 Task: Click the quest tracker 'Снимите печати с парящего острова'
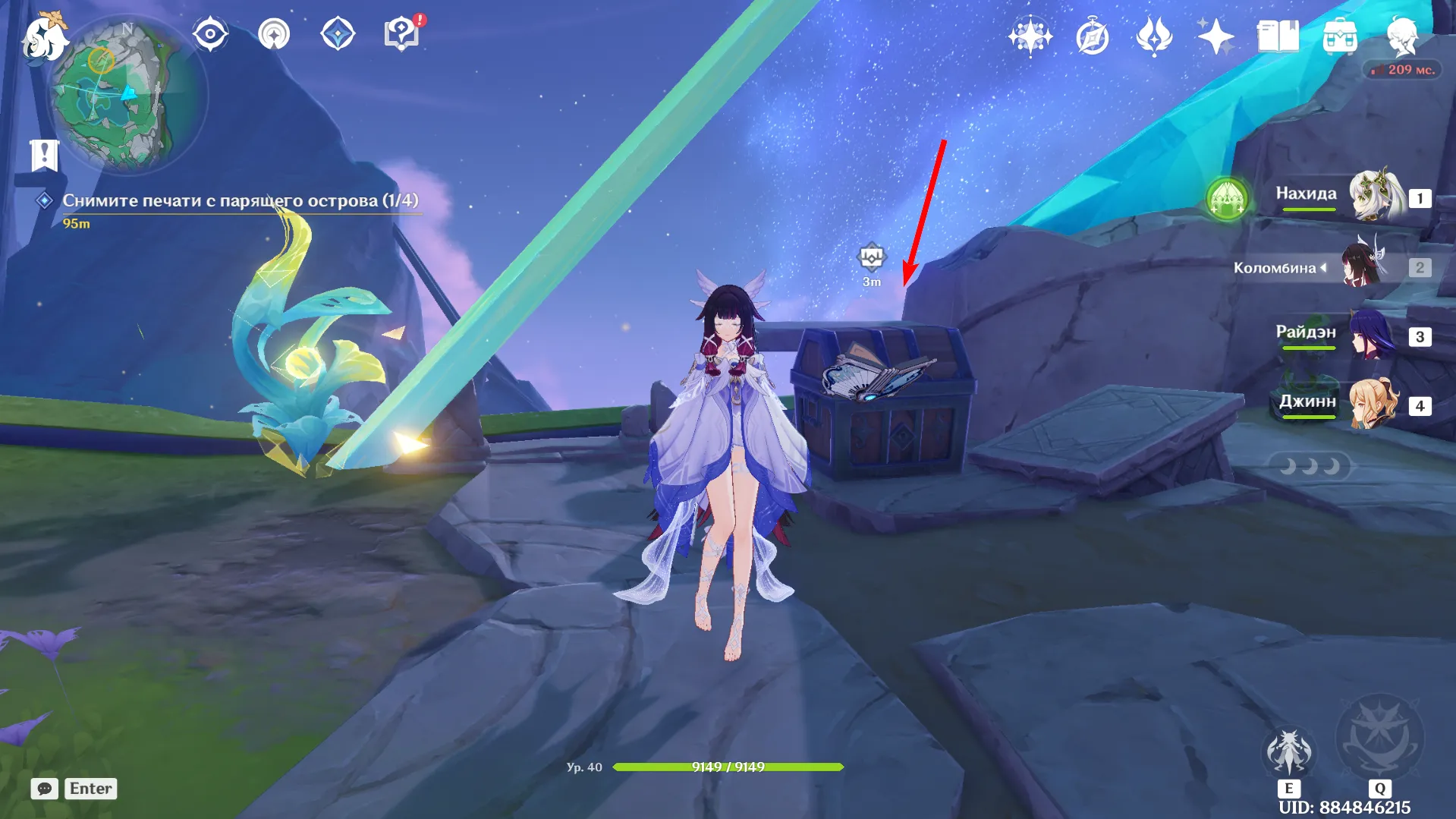(x=240, y=200)
